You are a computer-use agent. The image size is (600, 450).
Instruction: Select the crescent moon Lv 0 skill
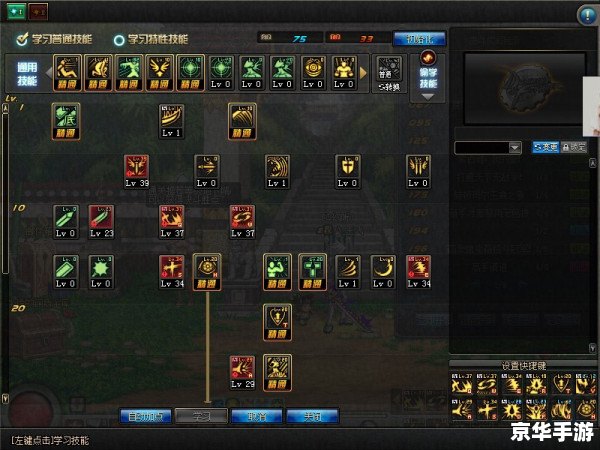383,271
